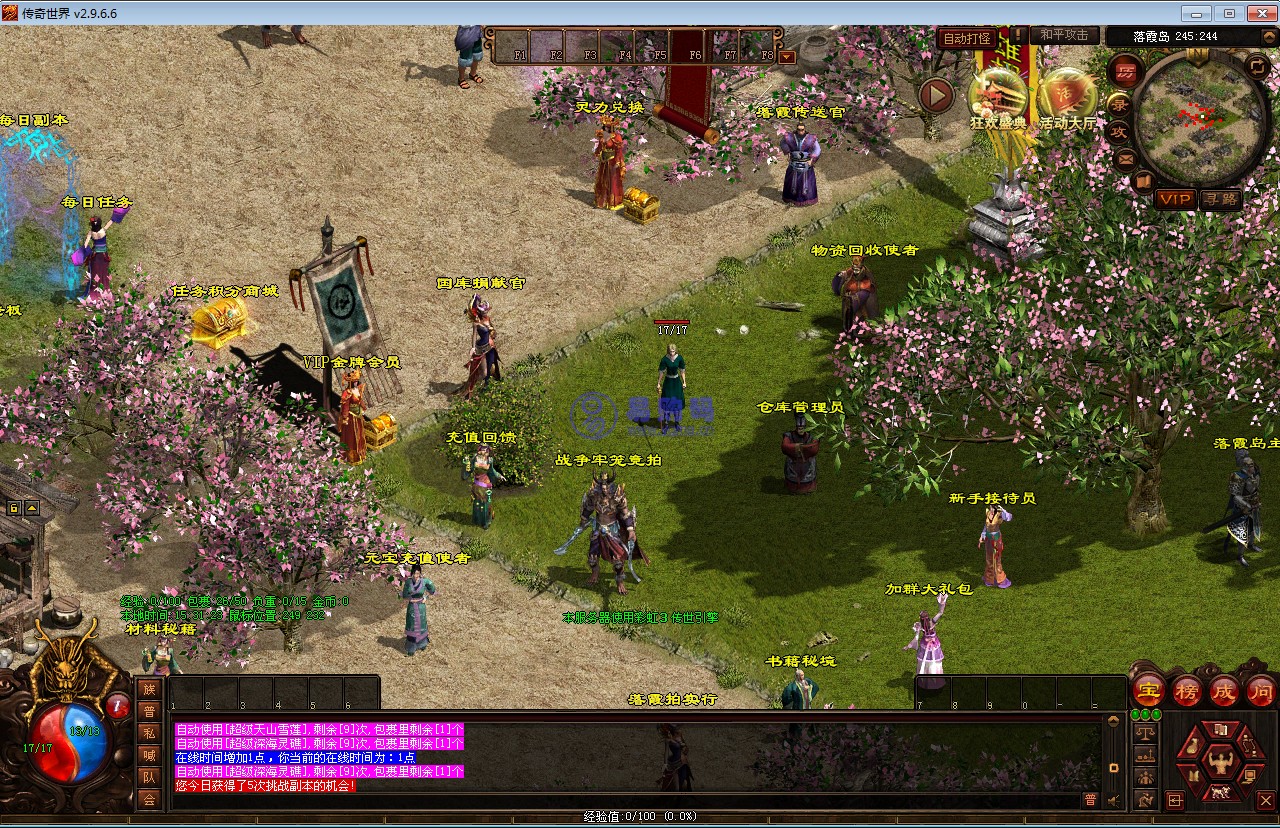The width and height of the screenshot is (1280, 828).
Task: Select the 喊 shout chat channel
Action: (149, 755)
